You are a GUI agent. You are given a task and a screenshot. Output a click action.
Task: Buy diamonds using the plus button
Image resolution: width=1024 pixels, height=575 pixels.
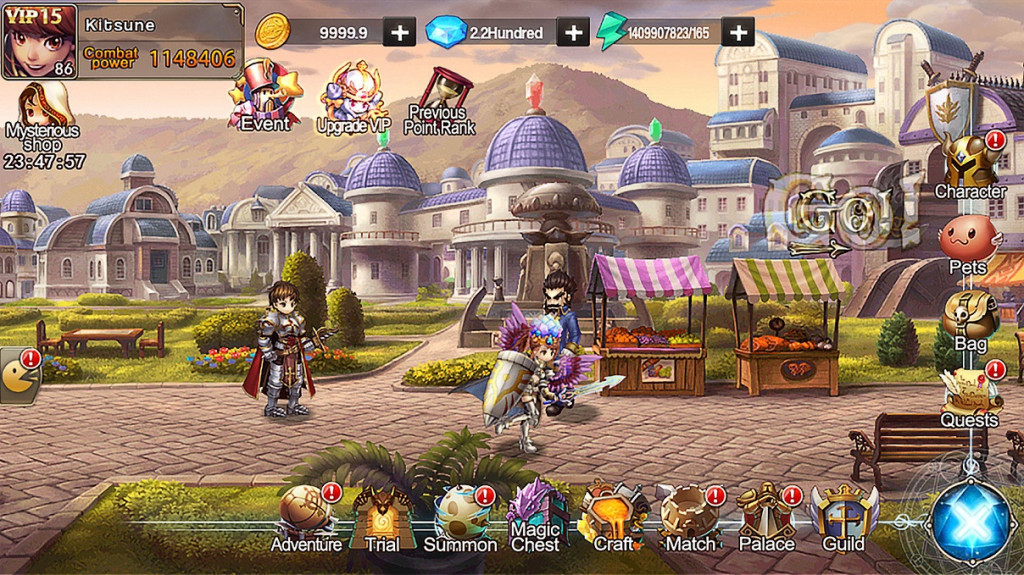coord(572,32)
